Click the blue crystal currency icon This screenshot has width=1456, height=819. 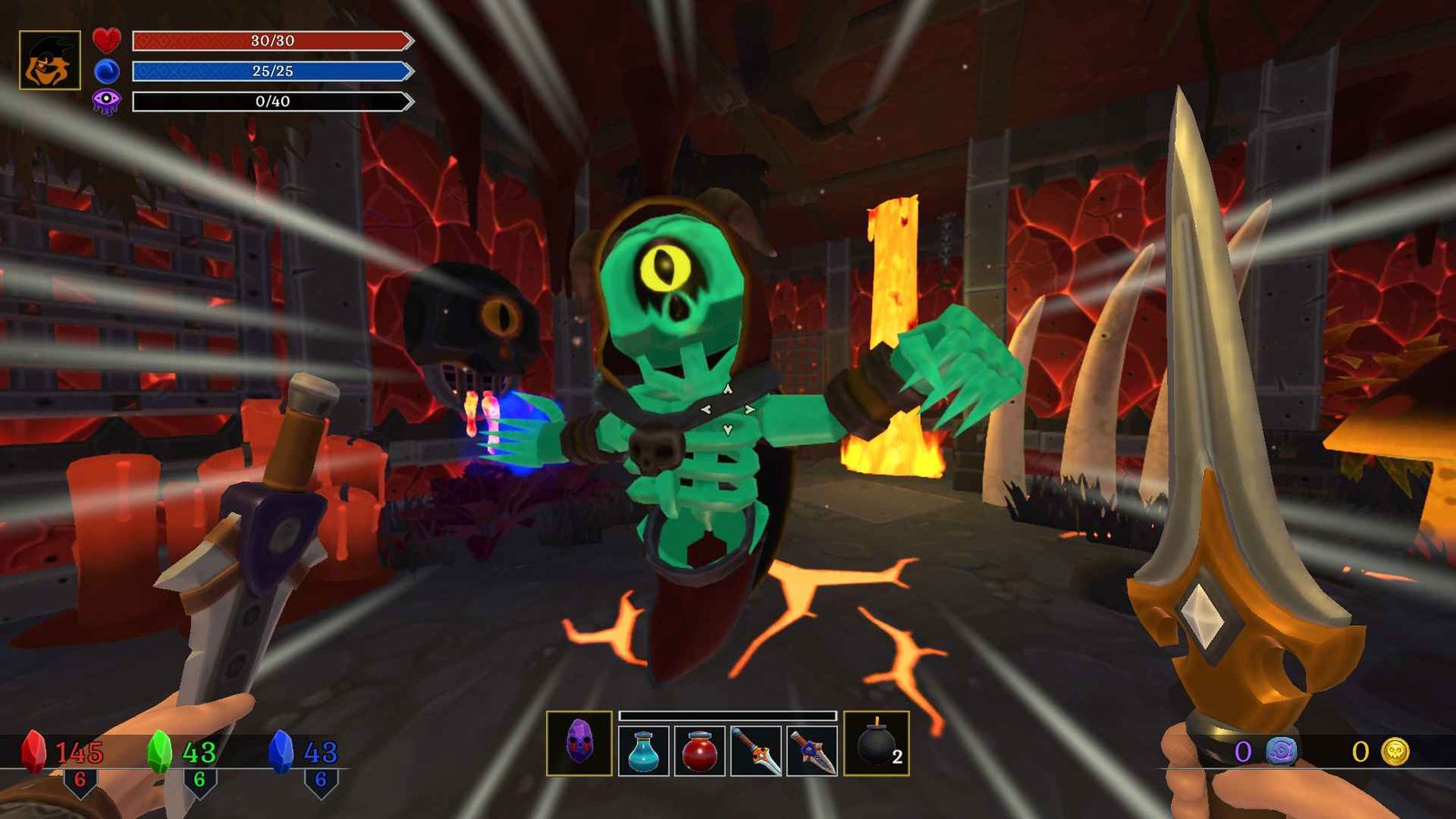(x=281, y=752)
